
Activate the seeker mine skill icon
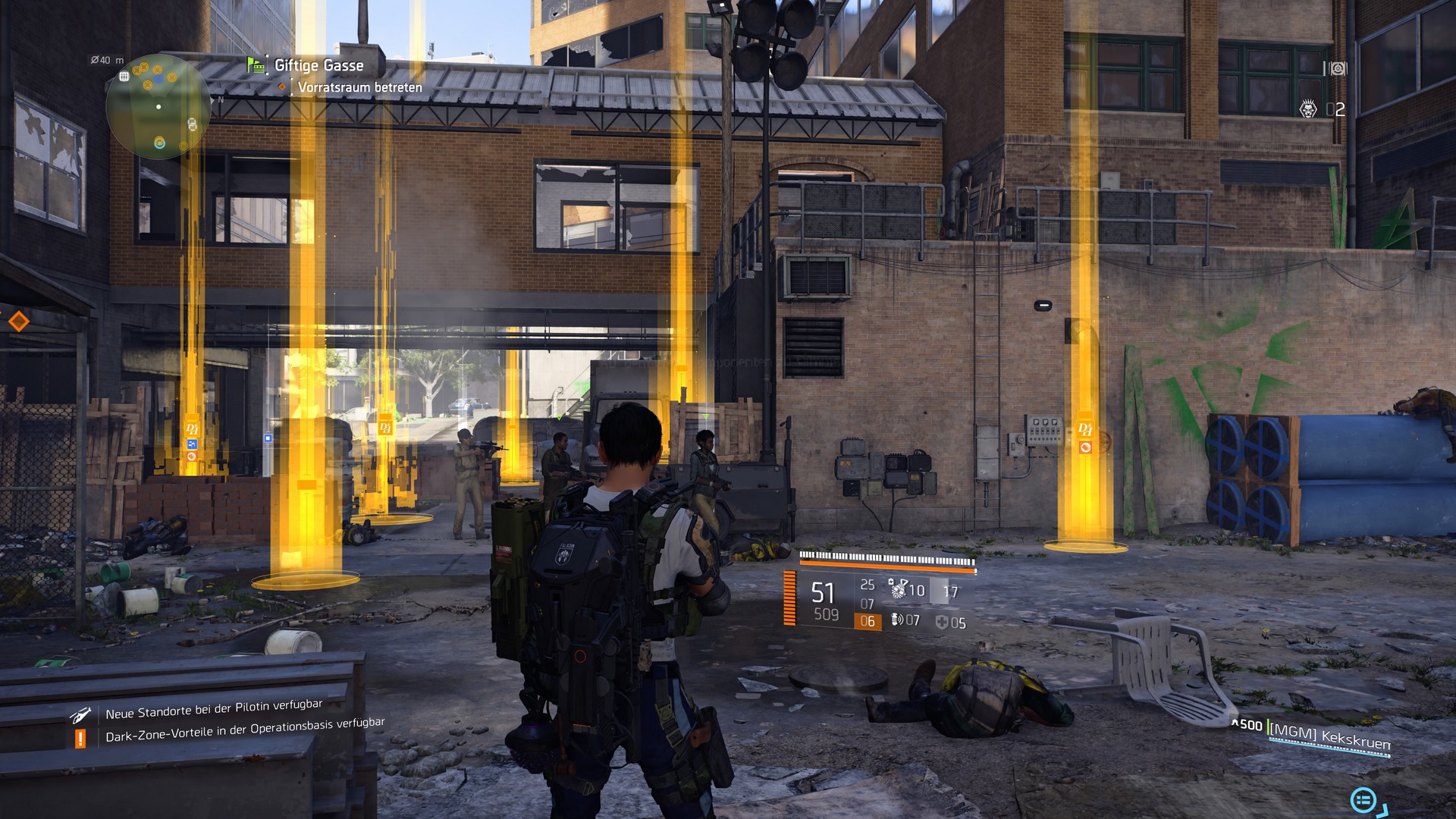pos(899,588)
